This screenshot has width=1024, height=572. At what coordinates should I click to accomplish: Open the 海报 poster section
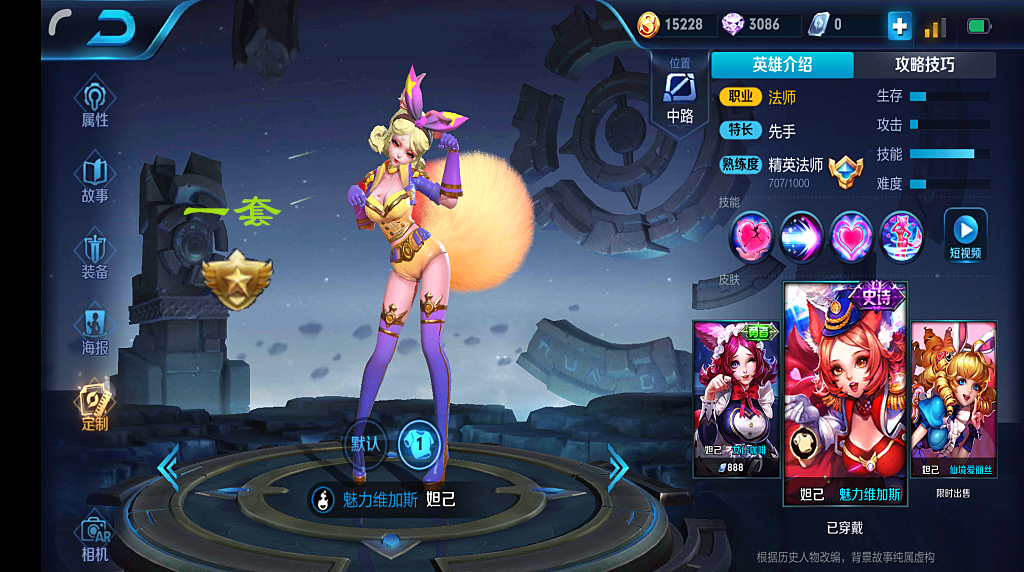(95, 332)
